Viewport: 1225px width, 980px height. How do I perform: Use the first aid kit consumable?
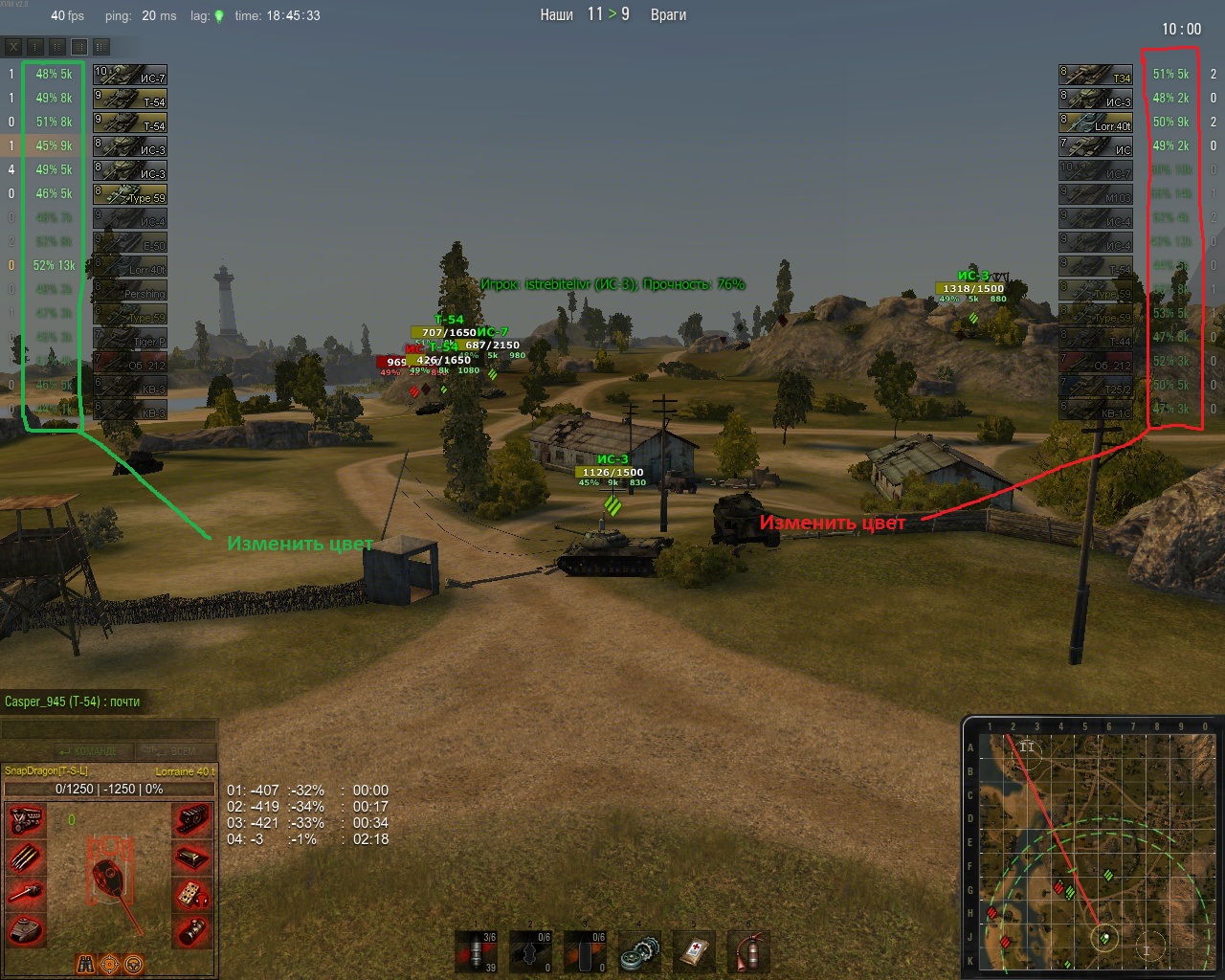[692, 952]
